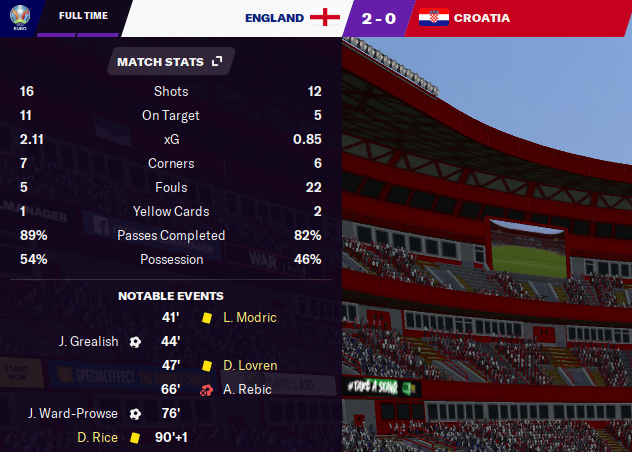Viewport: 632px width, 452px height.
Task: Select D. Rice yellow card event
Action: pos(96,437)
